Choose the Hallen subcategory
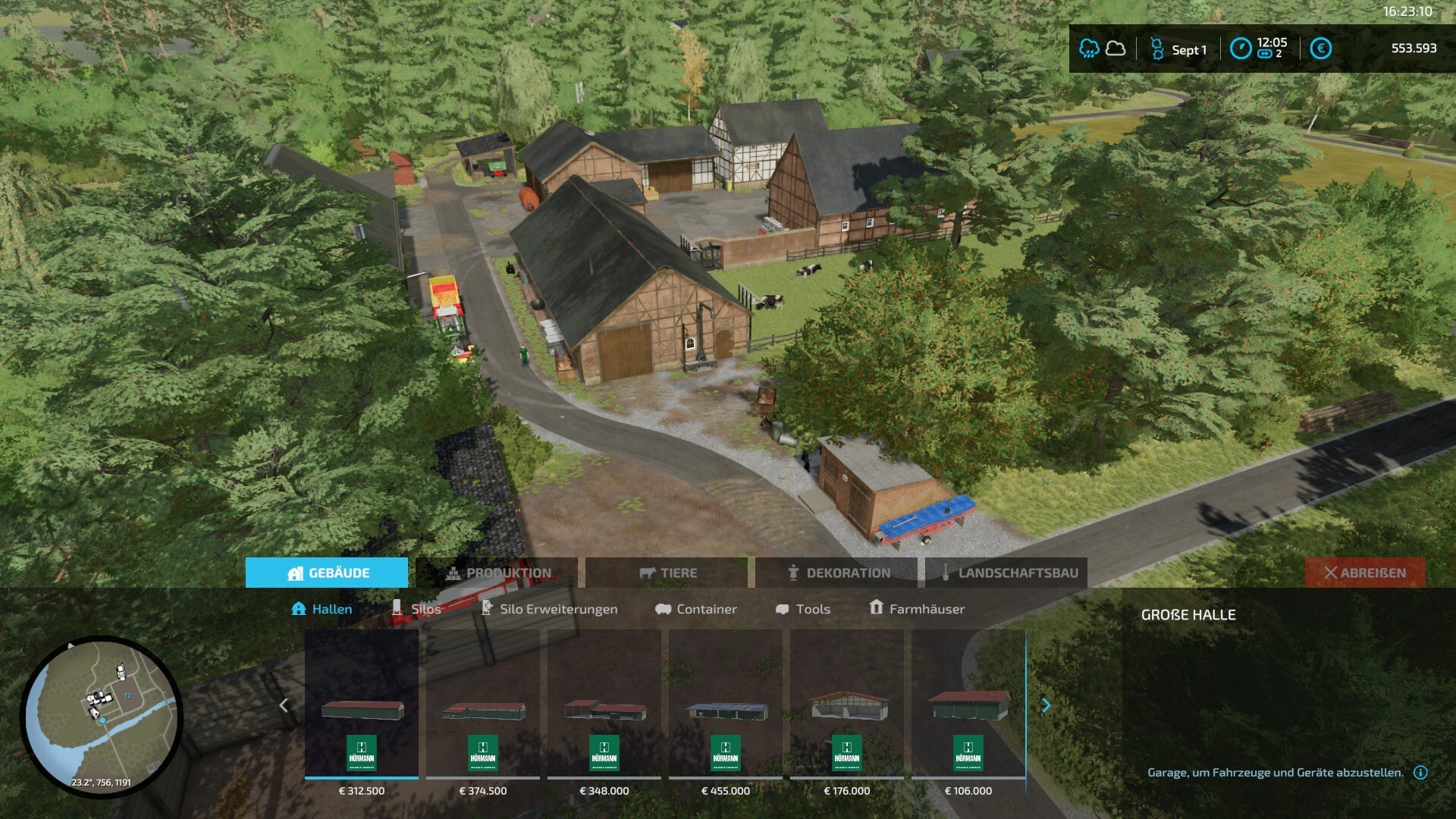1456x819 pixels. pyautogui.click(x=322, y=609)
